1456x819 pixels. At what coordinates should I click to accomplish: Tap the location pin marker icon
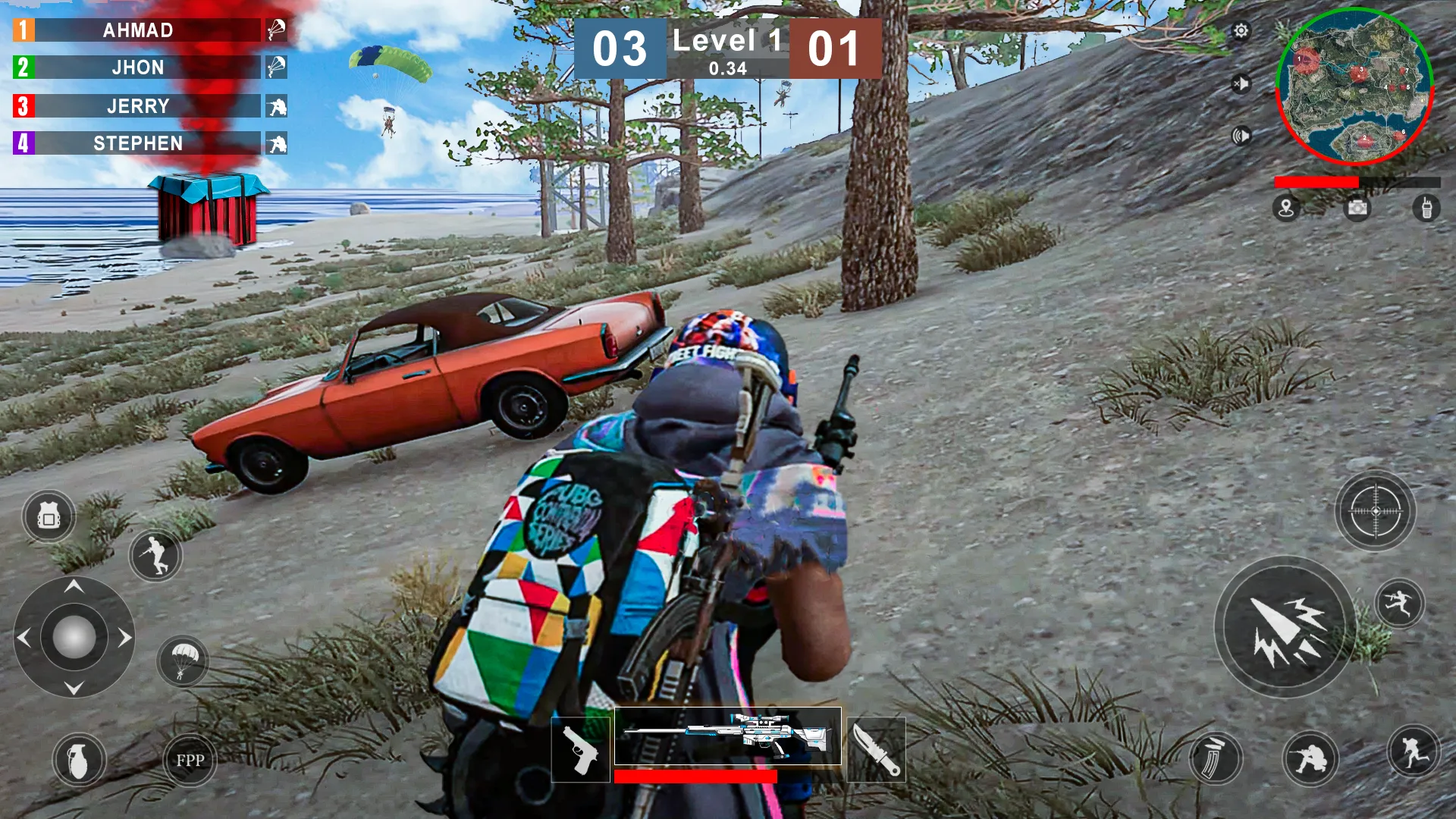[1286, 209]
